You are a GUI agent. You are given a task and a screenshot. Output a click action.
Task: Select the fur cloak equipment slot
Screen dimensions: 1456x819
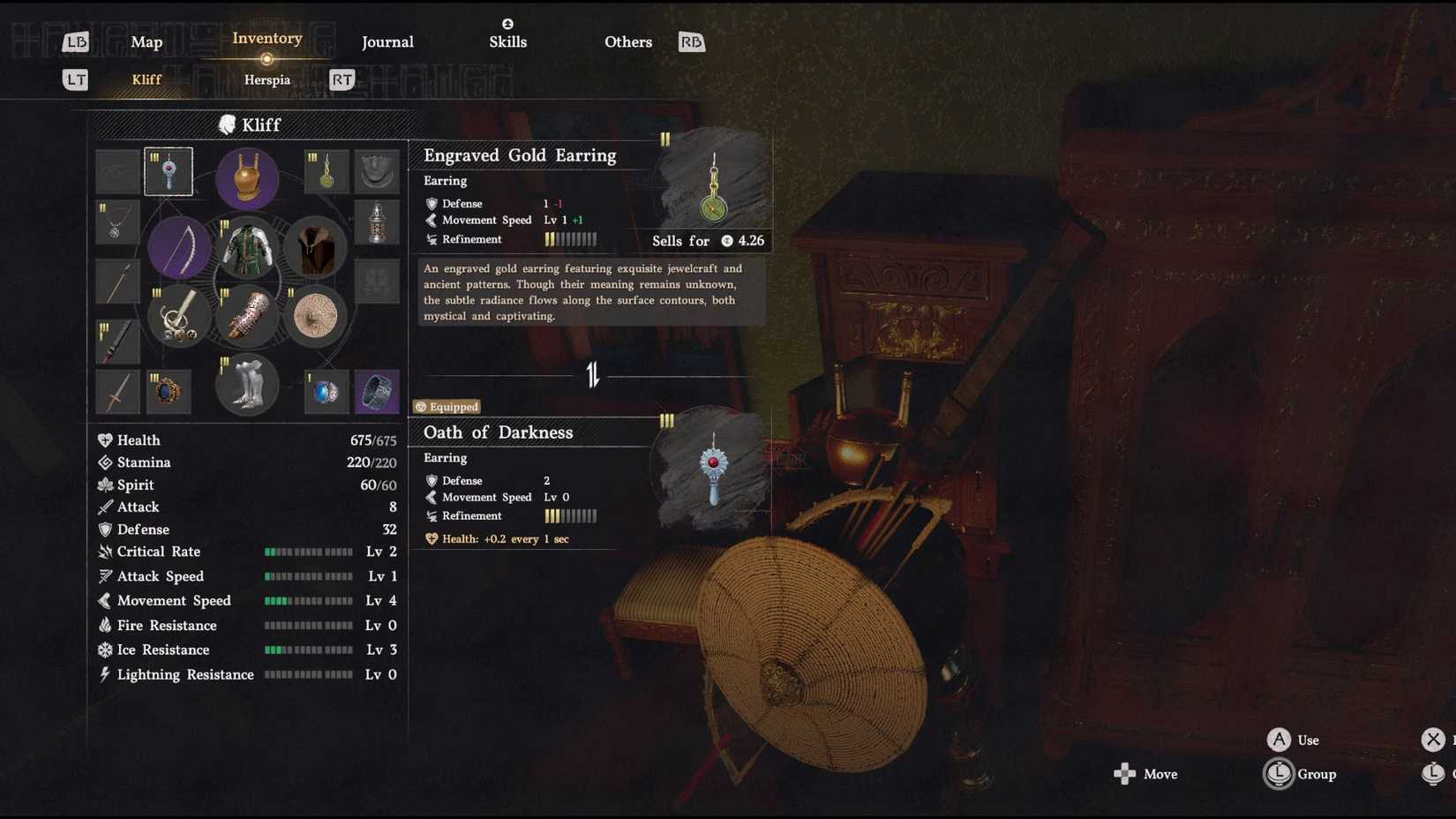[315, 248]
